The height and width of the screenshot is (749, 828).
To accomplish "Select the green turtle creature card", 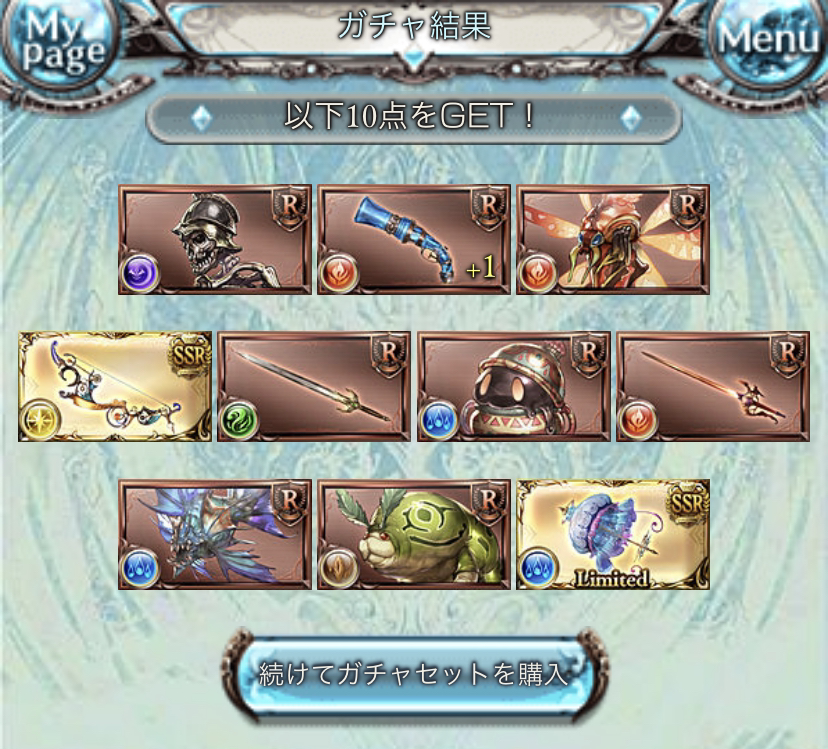I will (x=413, y=534).
